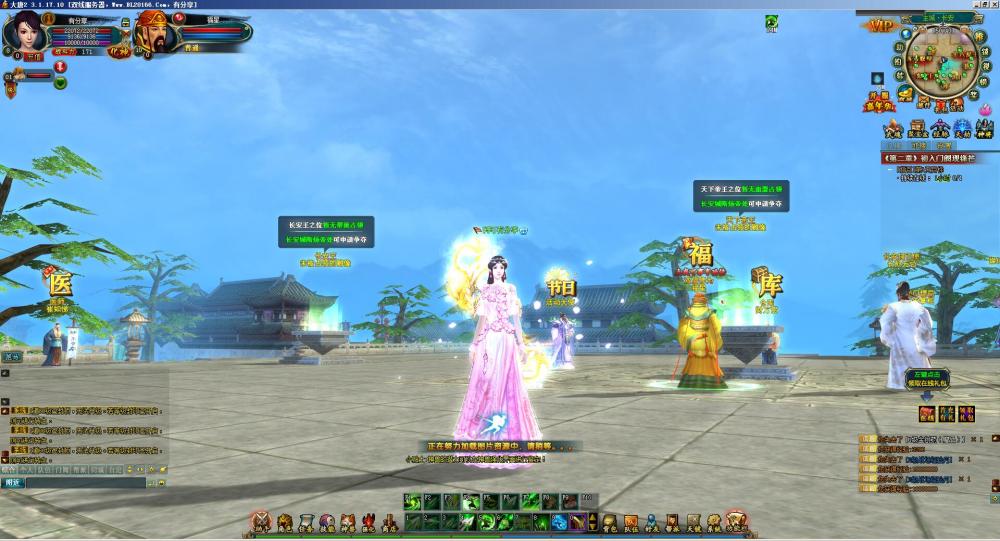The image size is (1000, 541).
Task: Open the crossed-swords button at hotbar's left end
Action: point(261,522)
